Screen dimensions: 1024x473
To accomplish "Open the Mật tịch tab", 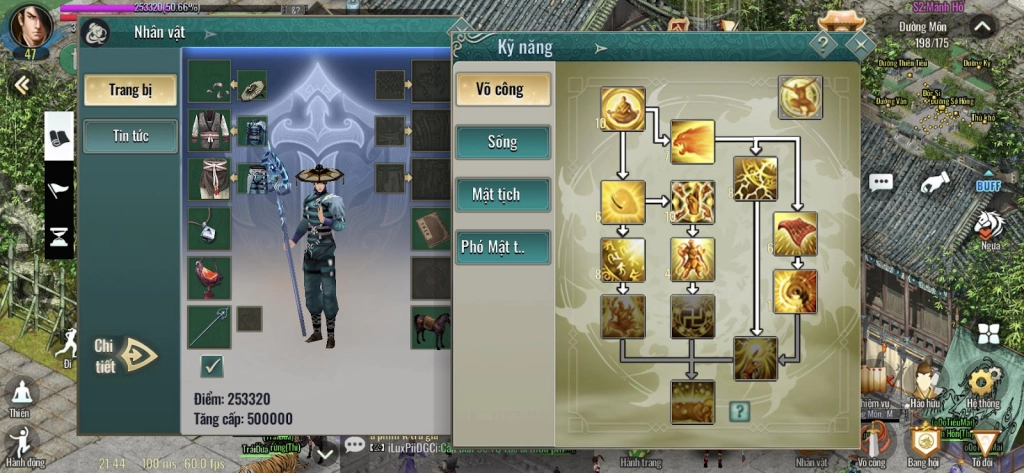I will [x=503, y=194].
